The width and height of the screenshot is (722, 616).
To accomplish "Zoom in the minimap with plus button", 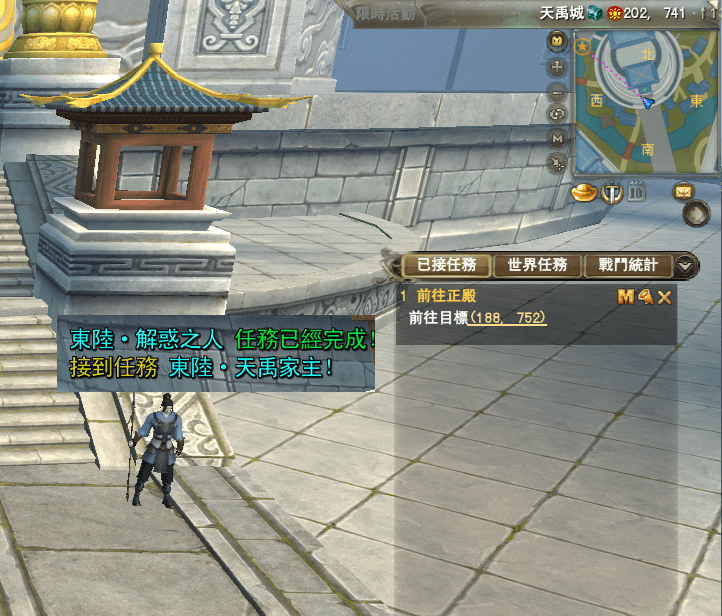I will point(558,67).
